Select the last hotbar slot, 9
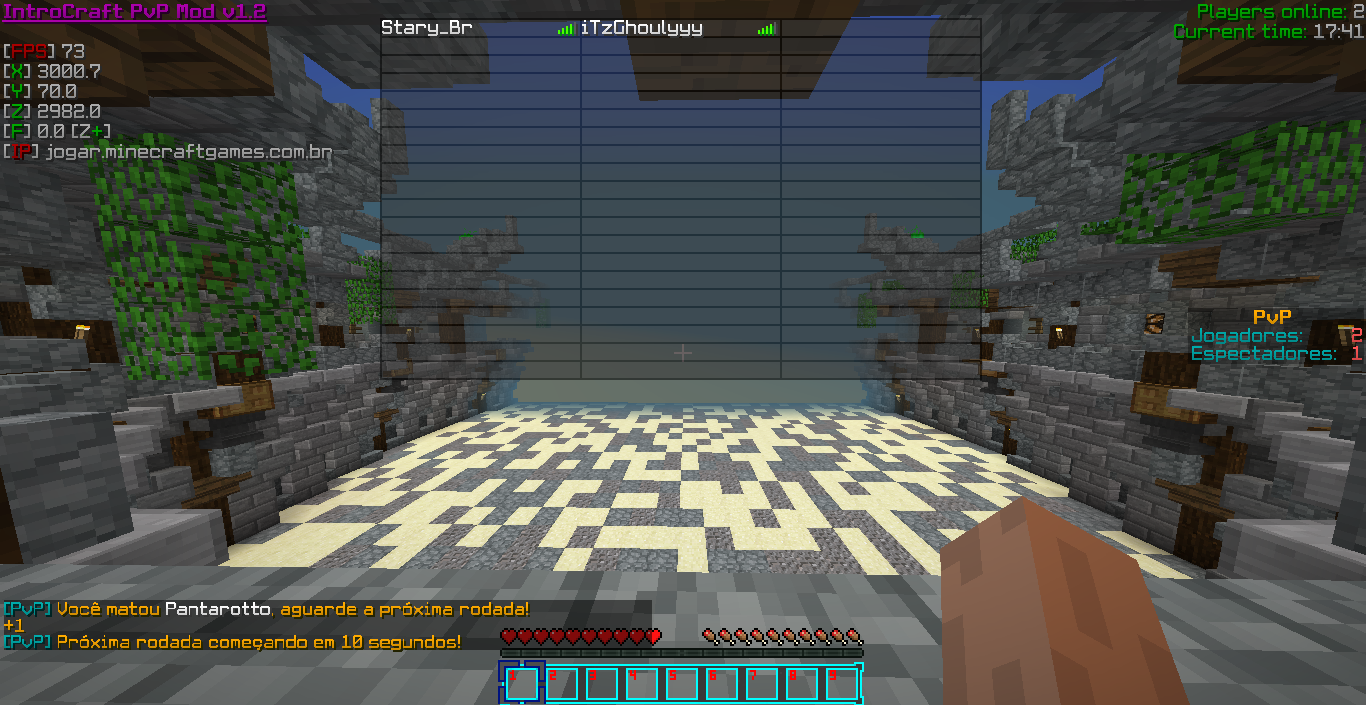Screen dimensions: 1366x705 click(x=841, y=684)
